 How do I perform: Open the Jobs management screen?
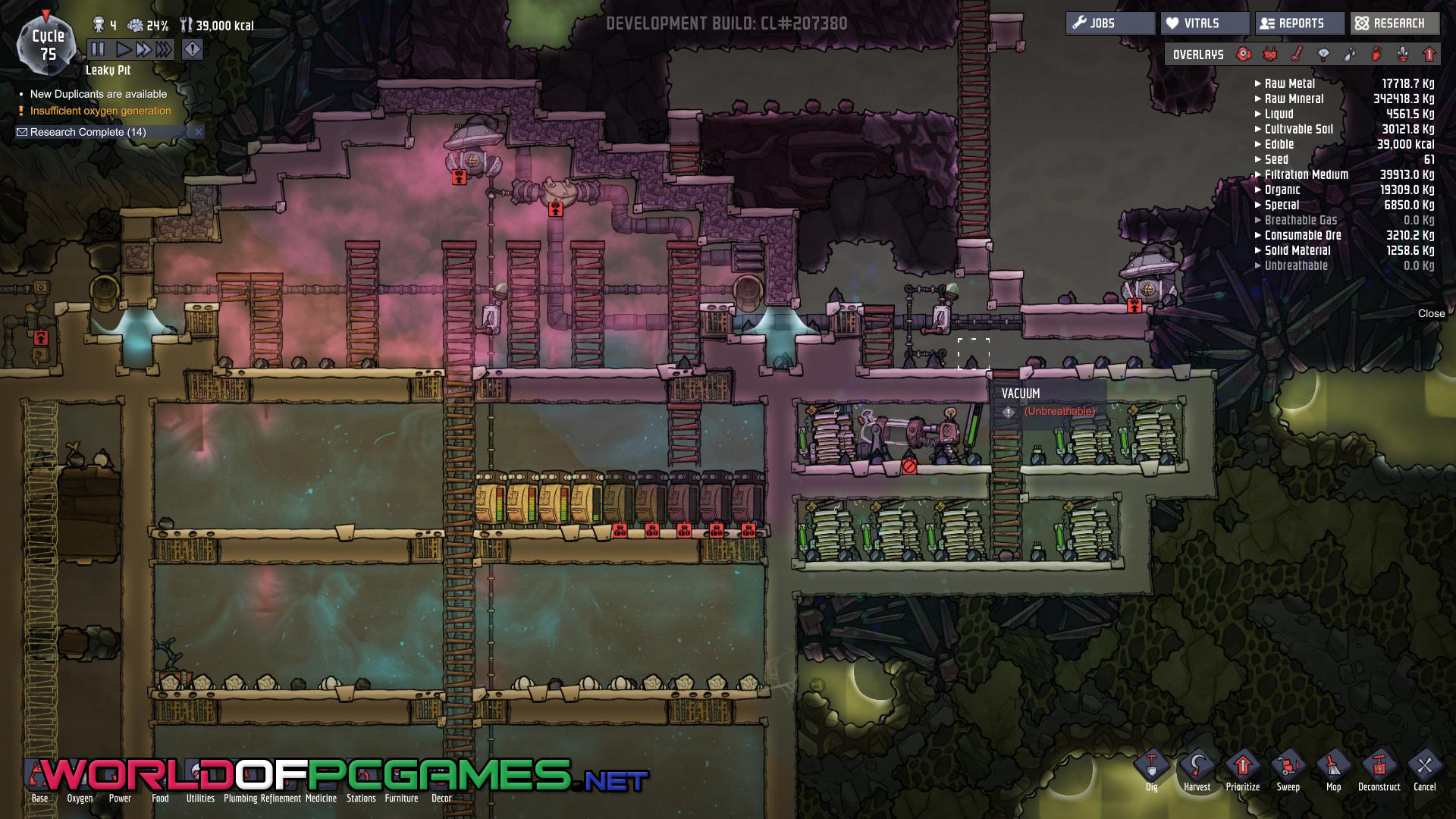point(1110,24)
